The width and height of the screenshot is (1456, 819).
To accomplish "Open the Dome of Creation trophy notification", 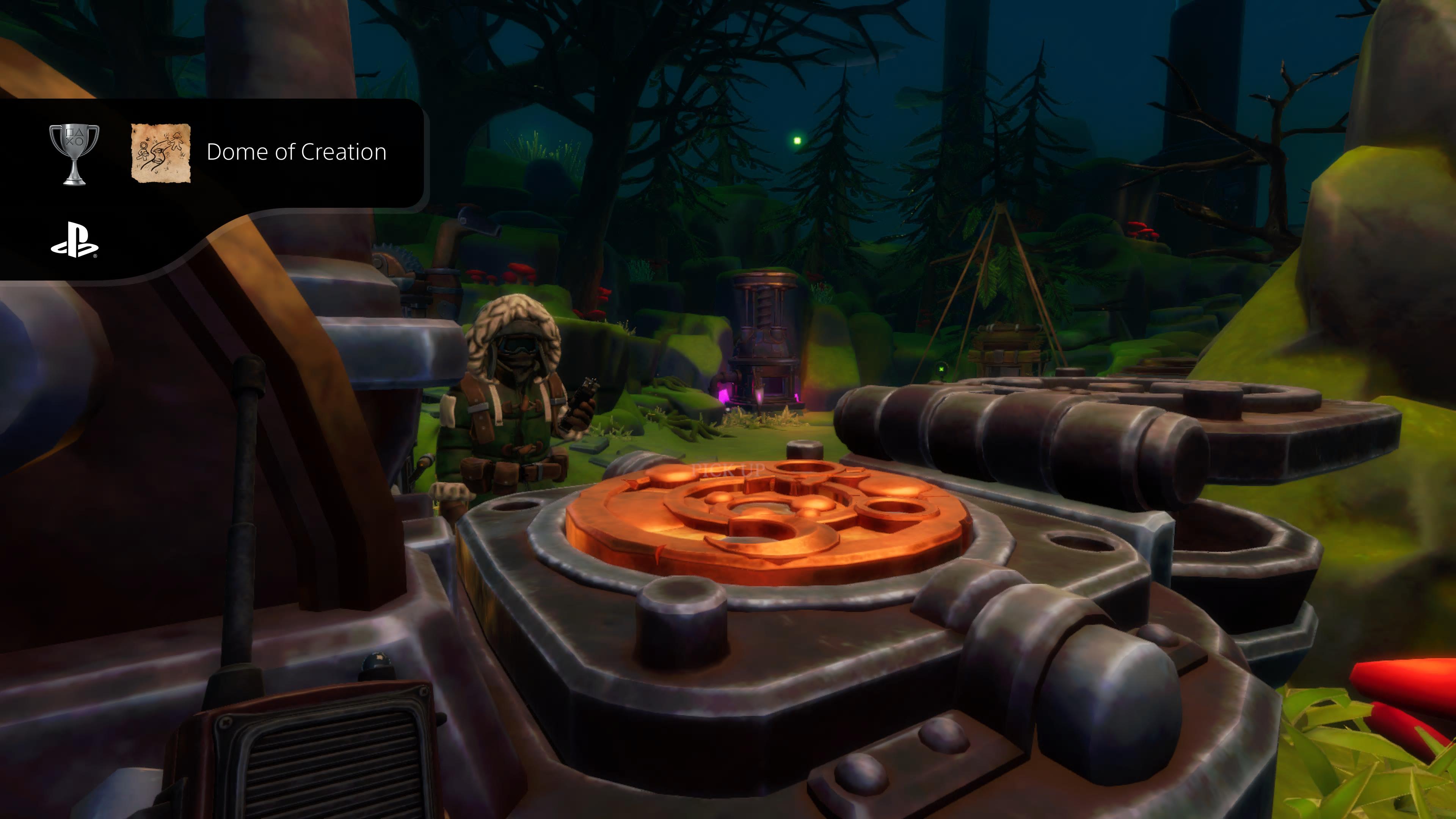I will [296, 152].
